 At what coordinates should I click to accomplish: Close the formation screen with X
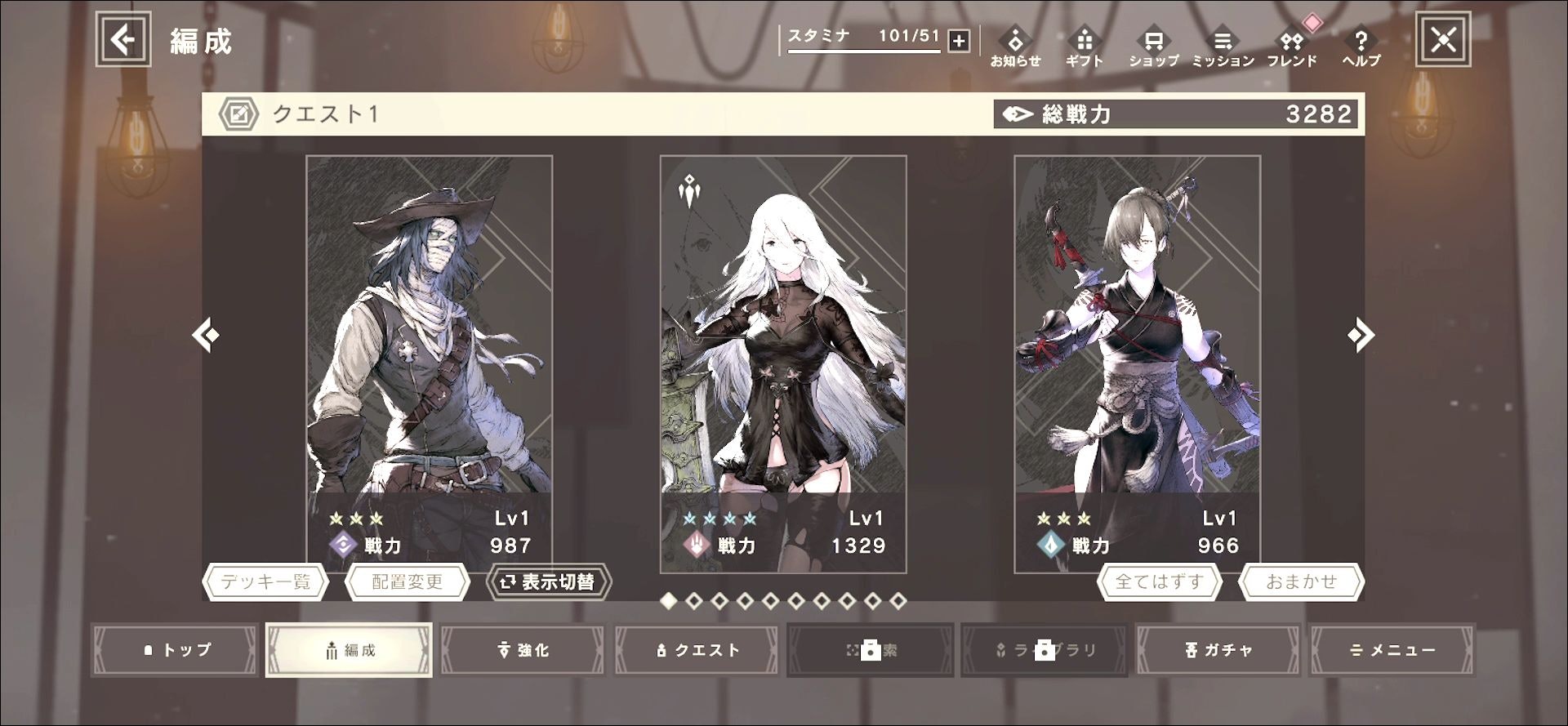tap(1443, 39)
